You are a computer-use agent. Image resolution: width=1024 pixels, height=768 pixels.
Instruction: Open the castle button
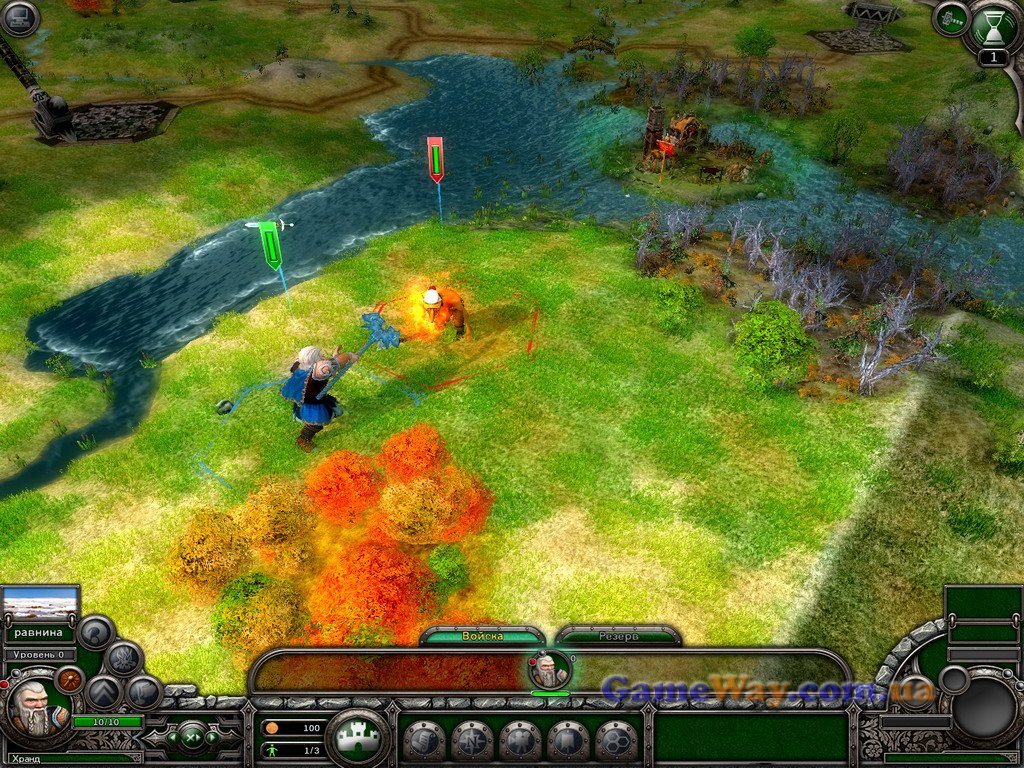tap(358, 739)
